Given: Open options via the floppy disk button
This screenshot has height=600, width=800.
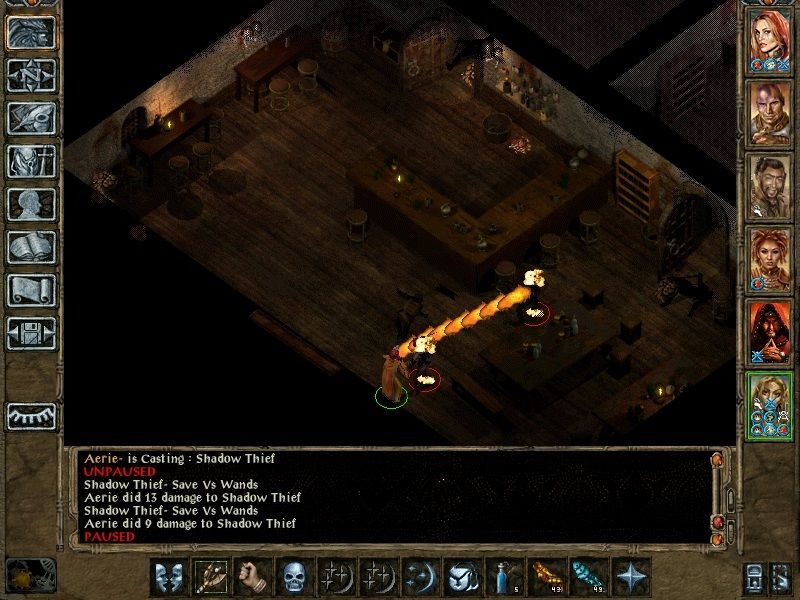Looking at the screenshot, I should tap(31, 333).
